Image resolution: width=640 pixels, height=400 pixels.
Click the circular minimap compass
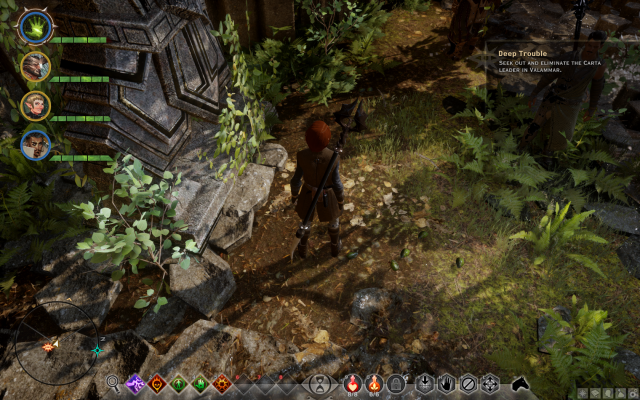(x=56, y=343)
